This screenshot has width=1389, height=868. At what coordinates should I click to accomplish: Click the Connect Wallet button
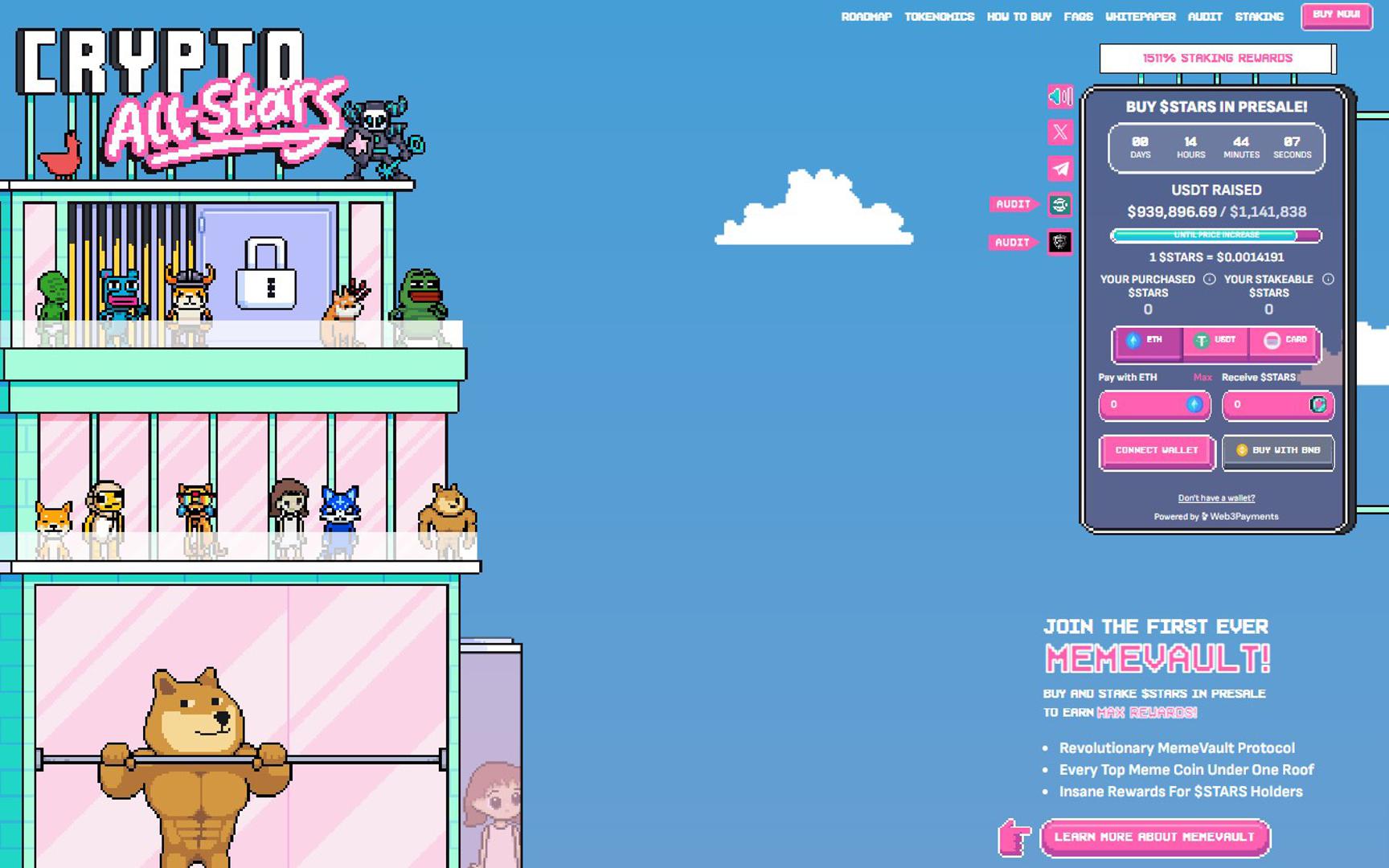click(1156, 451)
